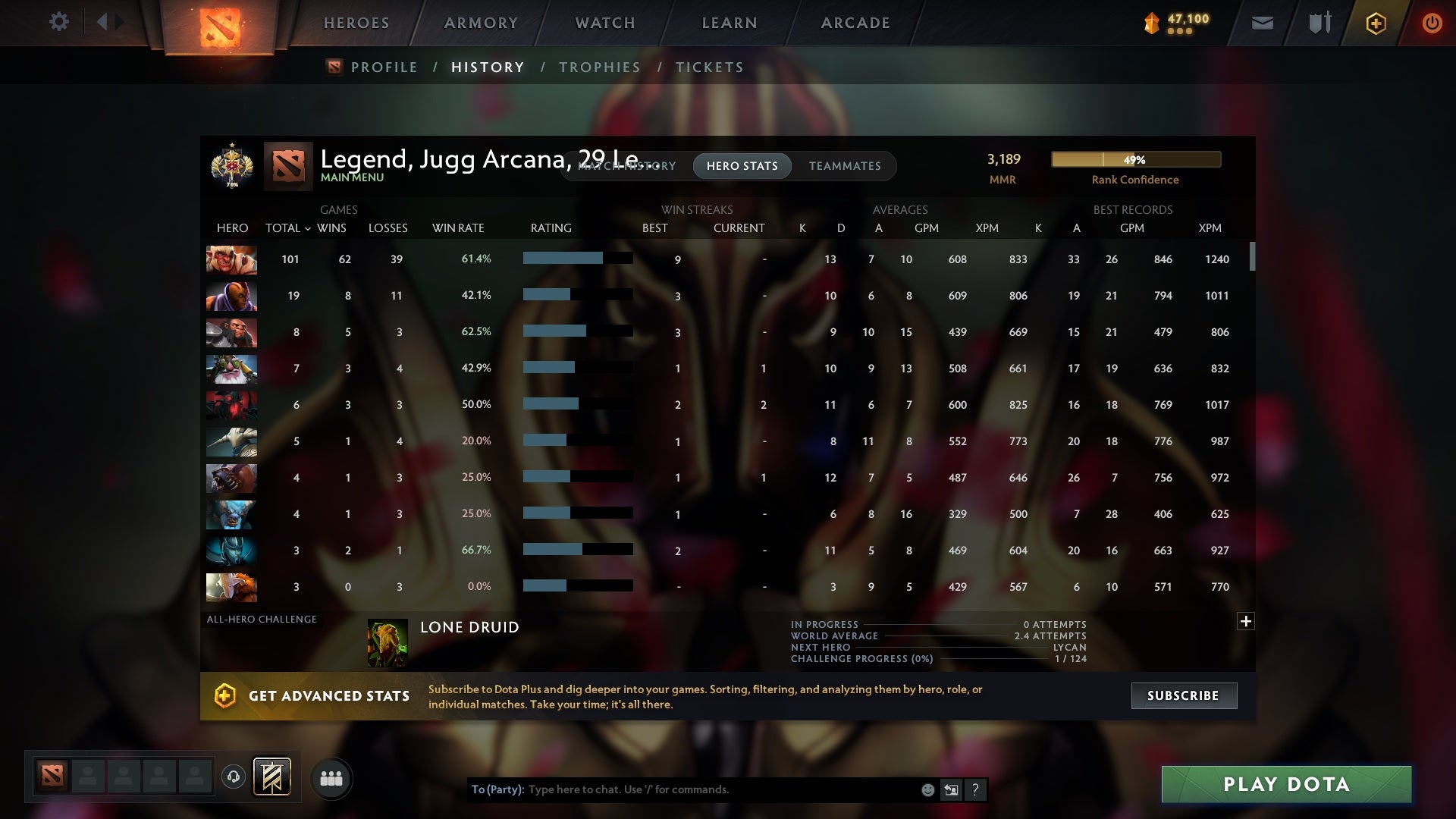Click the Rank Confidence progress bar
1456x819 pixels.
click(x=1135, y=159)
